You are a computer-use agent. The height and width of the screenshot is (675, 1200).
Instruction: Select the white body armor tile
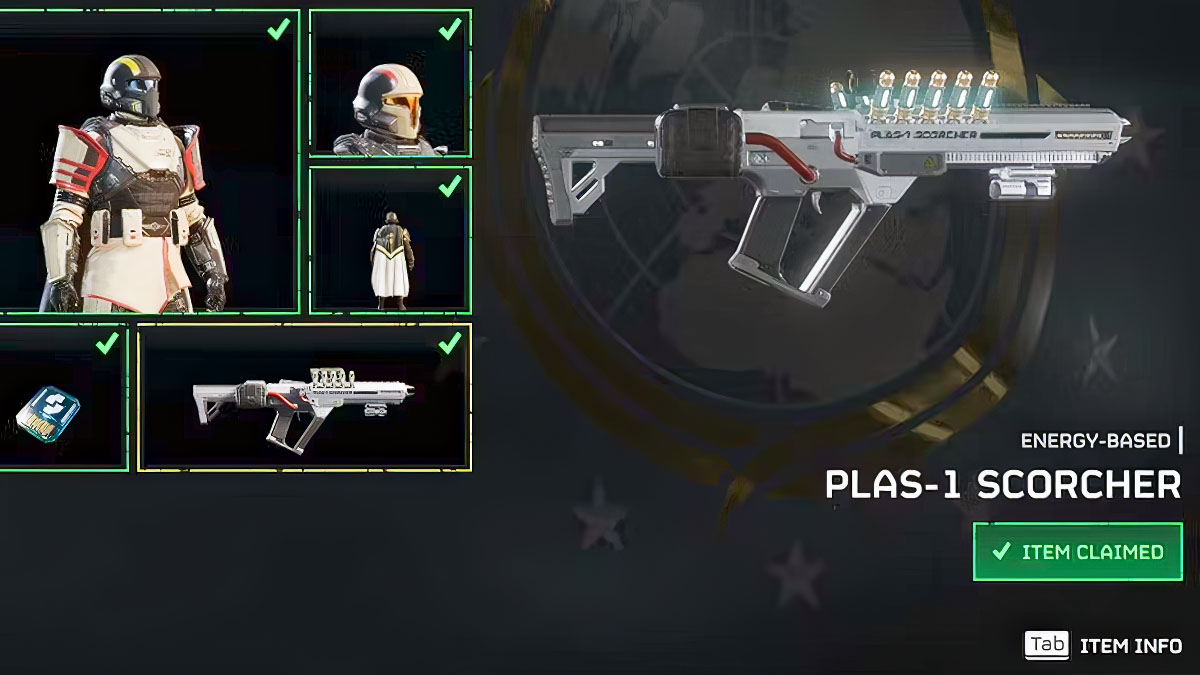coord(148,162)
